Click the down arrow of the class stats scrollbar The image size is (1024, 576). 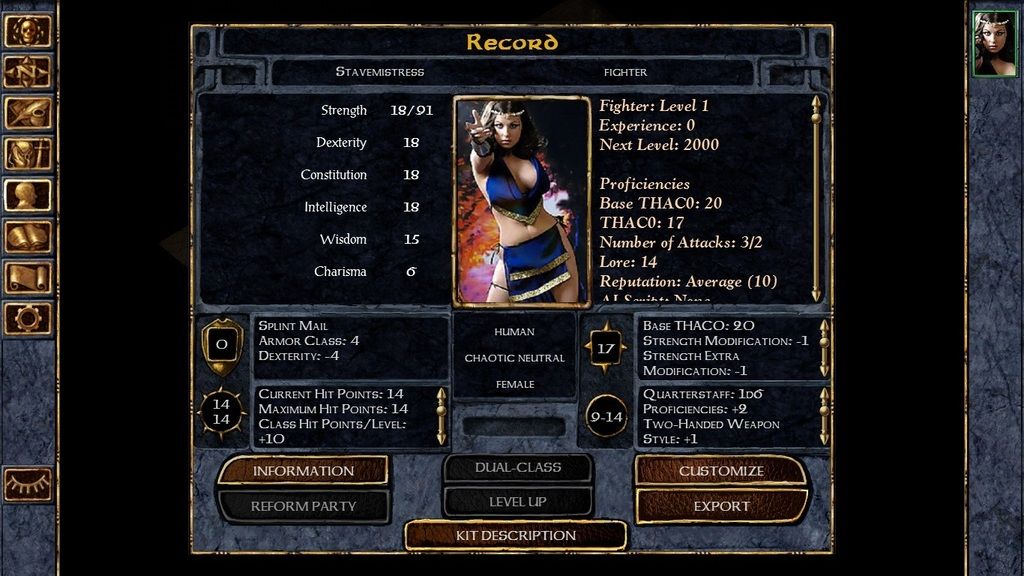tap(816, 293)
